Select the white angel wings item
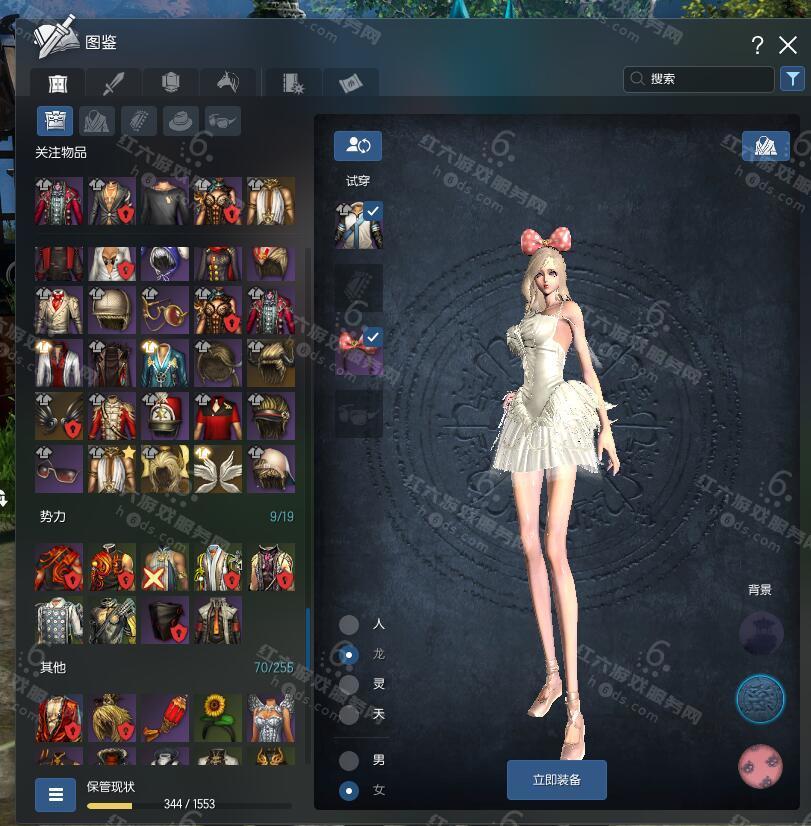 (x=218, y=469)
